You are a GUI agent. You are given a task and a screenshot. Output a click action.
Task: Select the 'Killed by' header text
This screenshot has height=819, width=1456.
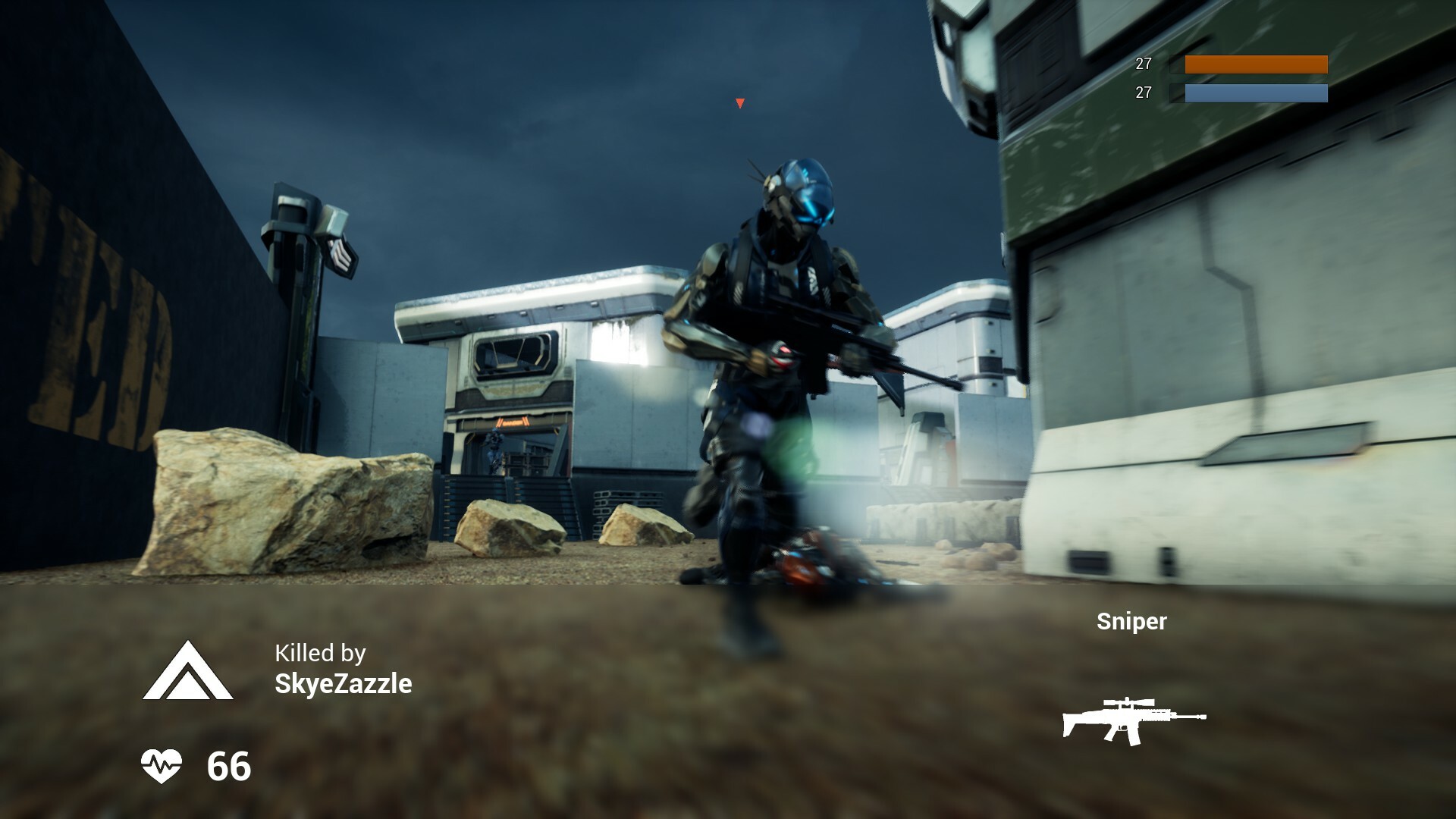[321, 654]
